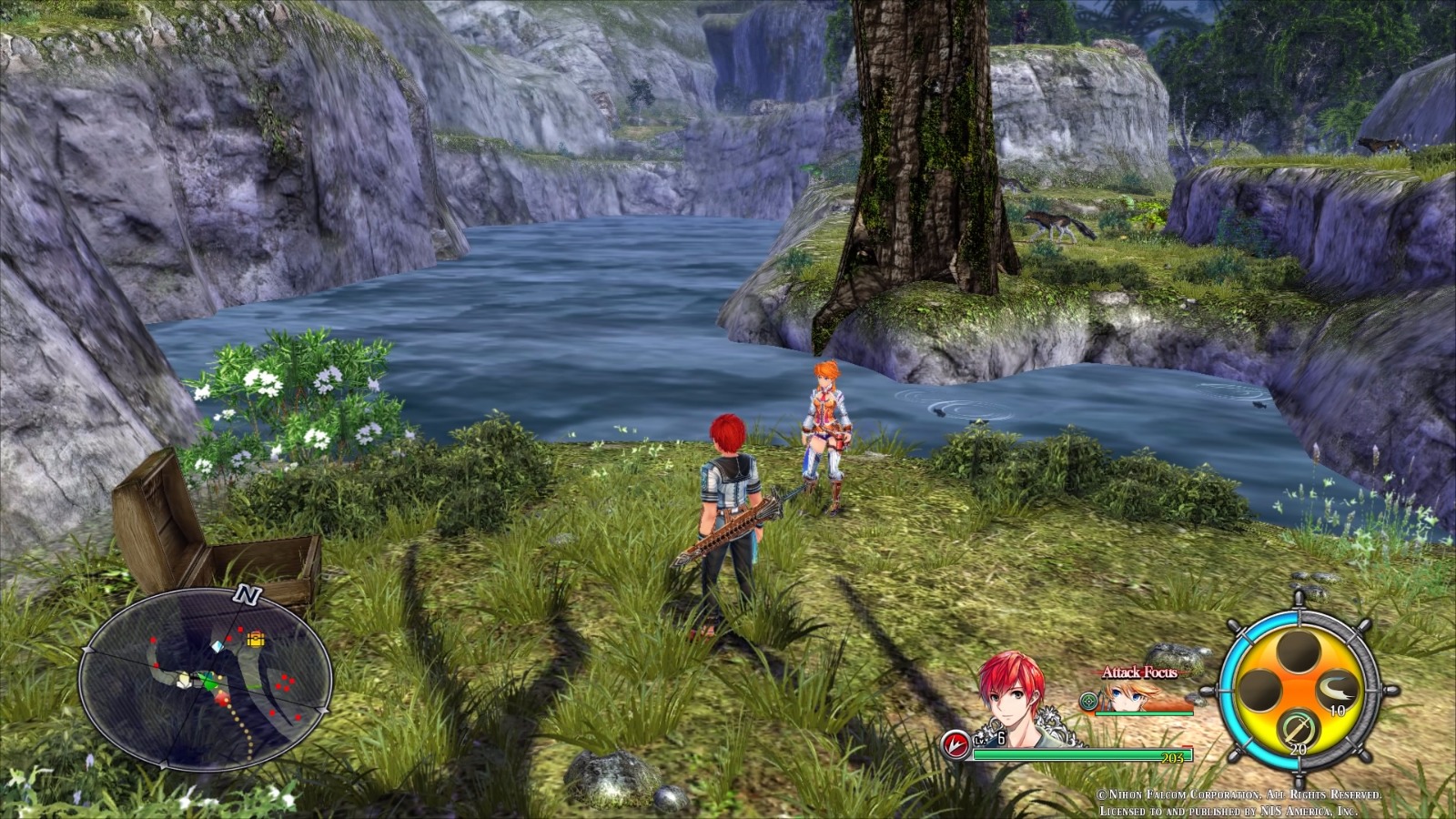Image resolution: width=1456 pixels, height=819 pixels.
Task: Click Laxia's portrait under Attack Focus
Action: coord(1127,697)
